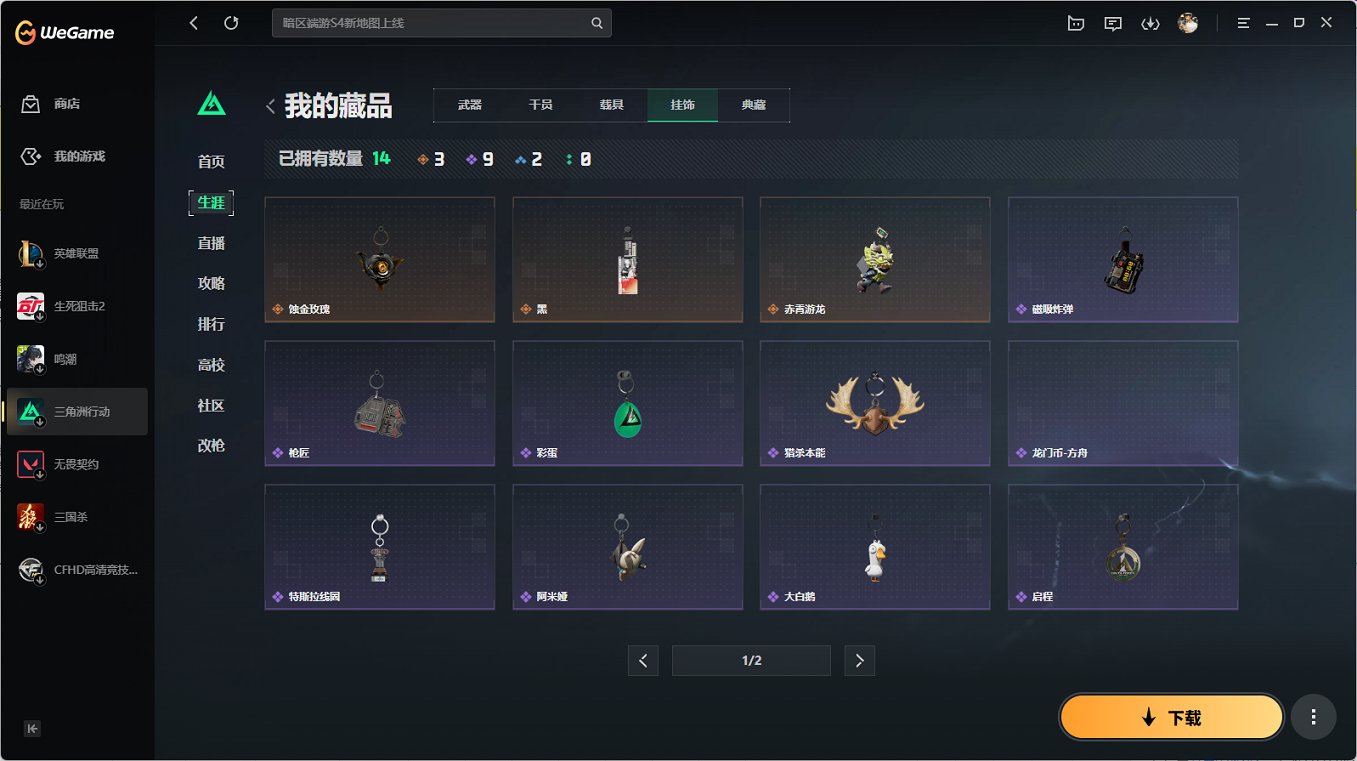Select the 大白鹅 goose charm thumbnail
The width and height of the screenshot is (1357, 761).
pyautogui.click(x=874, y=546)
